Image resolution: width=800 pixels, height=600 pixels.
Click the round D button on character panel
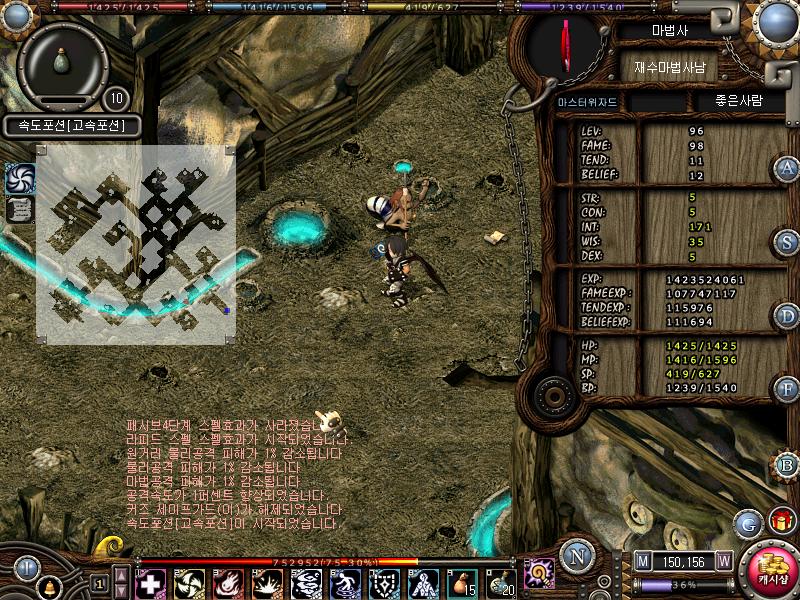click(787, 316)
